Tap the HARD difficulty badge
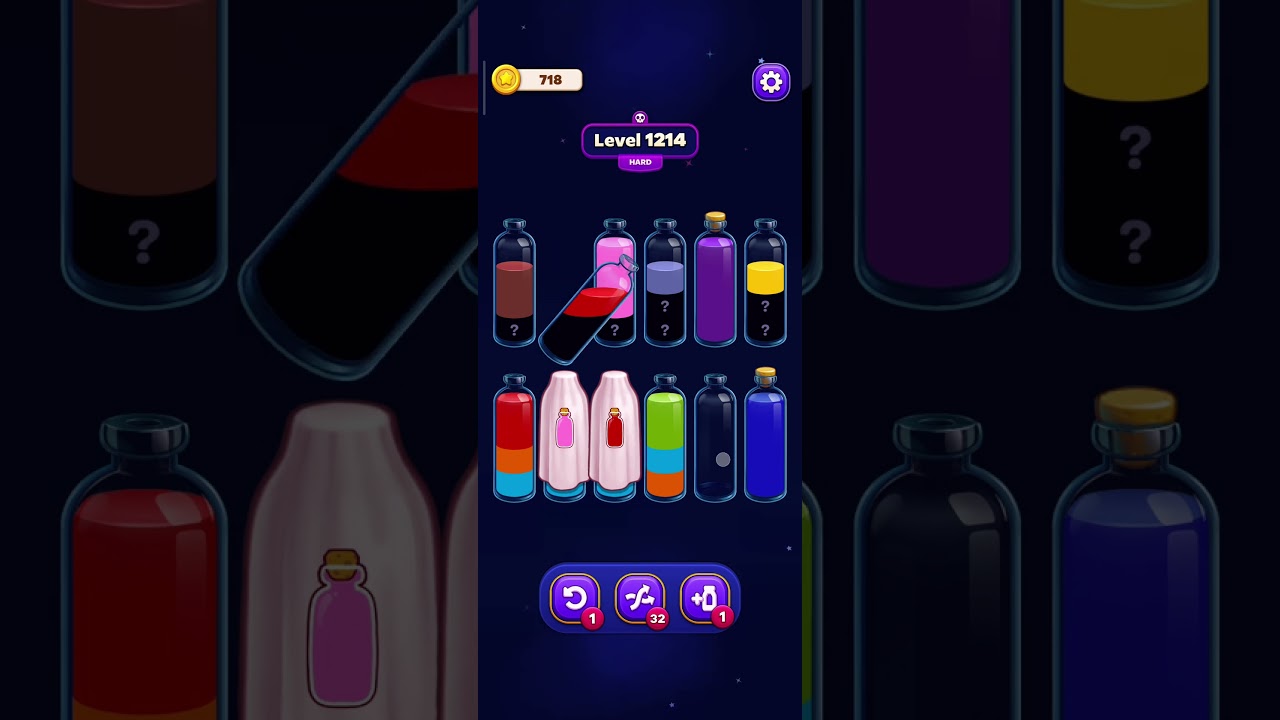This screenshot has width=1280, height=720. [639, 161]
